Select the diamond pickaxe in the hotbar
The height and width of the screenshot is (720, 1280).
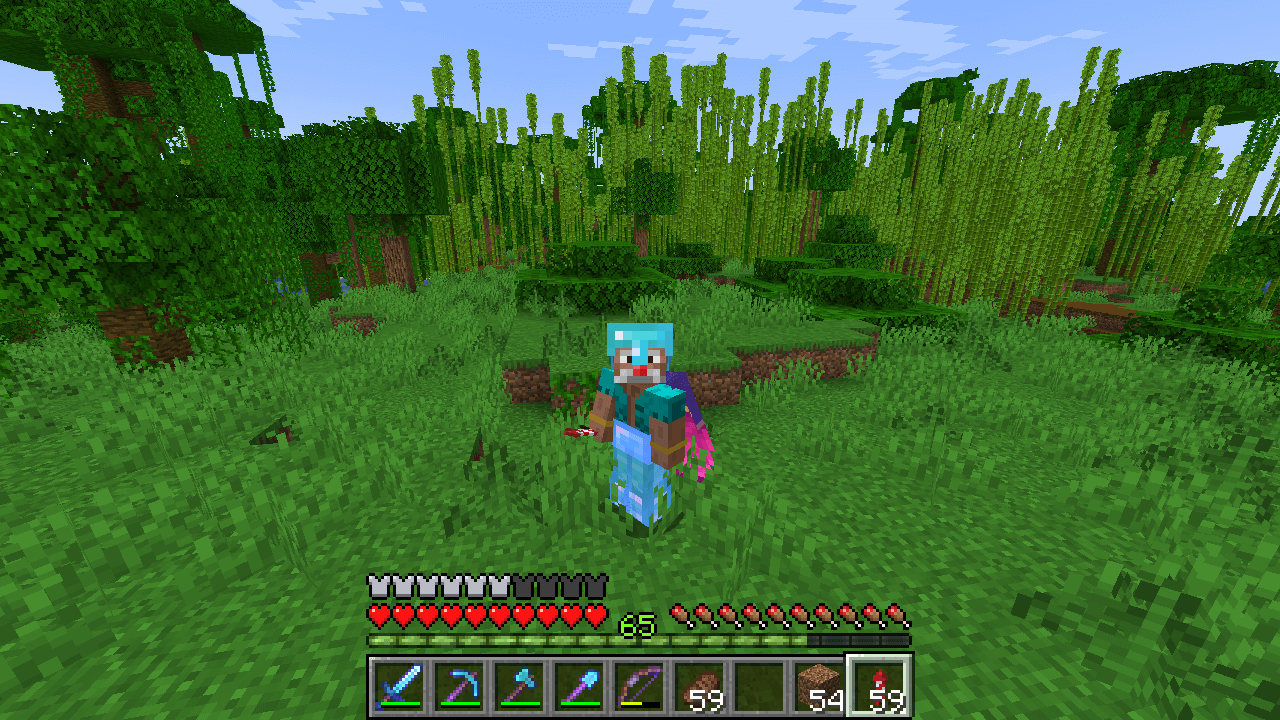coord(461,686)
